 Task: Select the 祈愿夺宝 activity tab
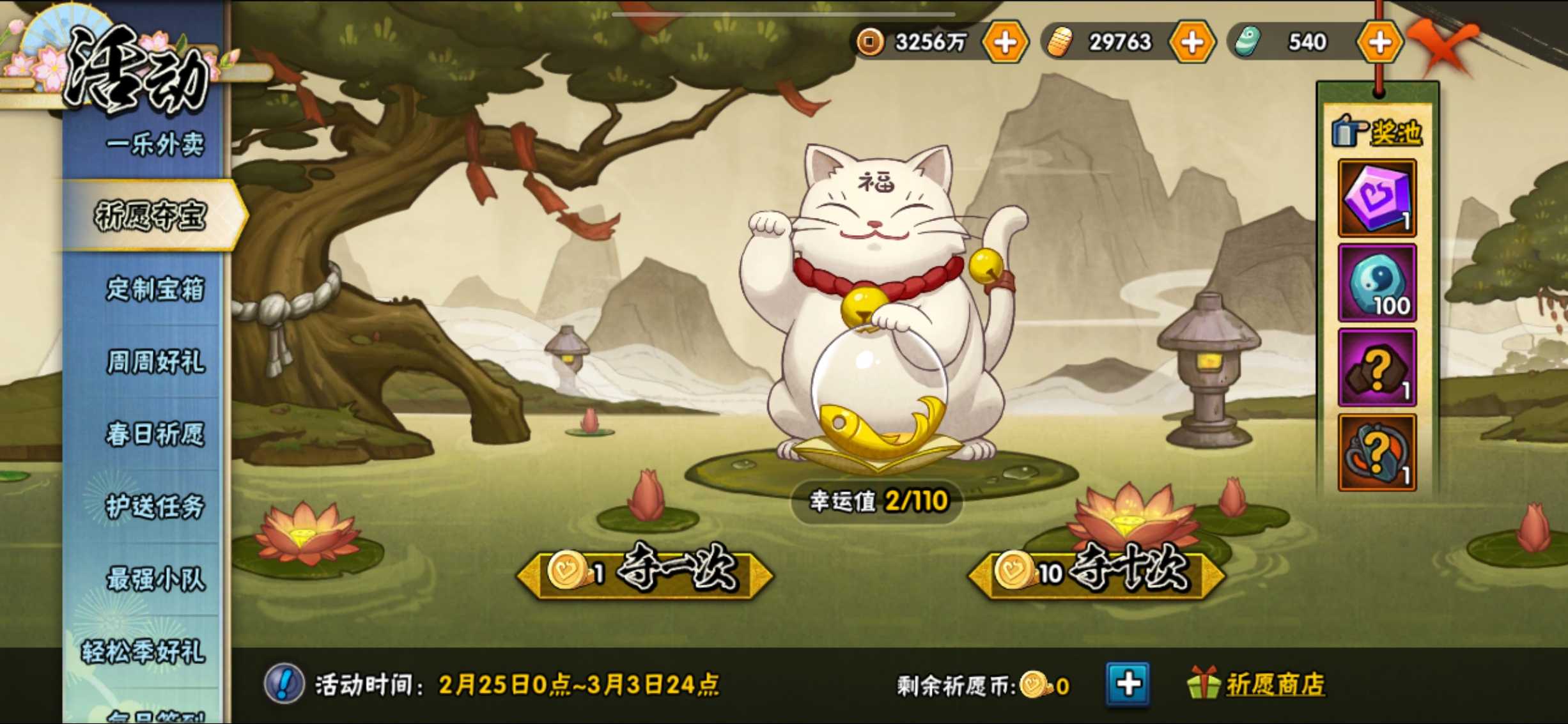tap(153, 216)
